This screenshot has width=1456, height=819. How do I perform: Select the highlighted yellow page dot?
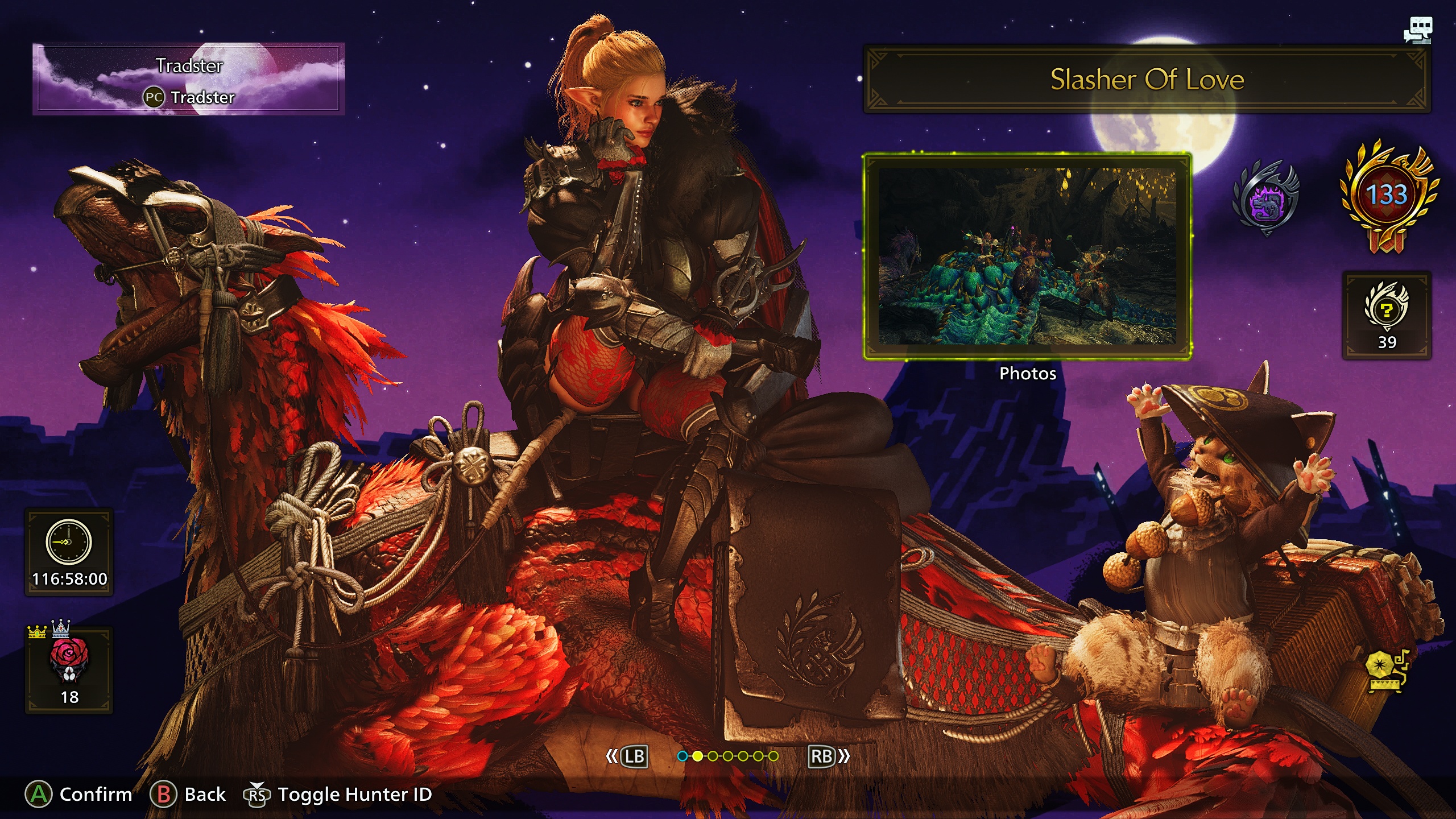pyautogui.click(x=697, y=756)
